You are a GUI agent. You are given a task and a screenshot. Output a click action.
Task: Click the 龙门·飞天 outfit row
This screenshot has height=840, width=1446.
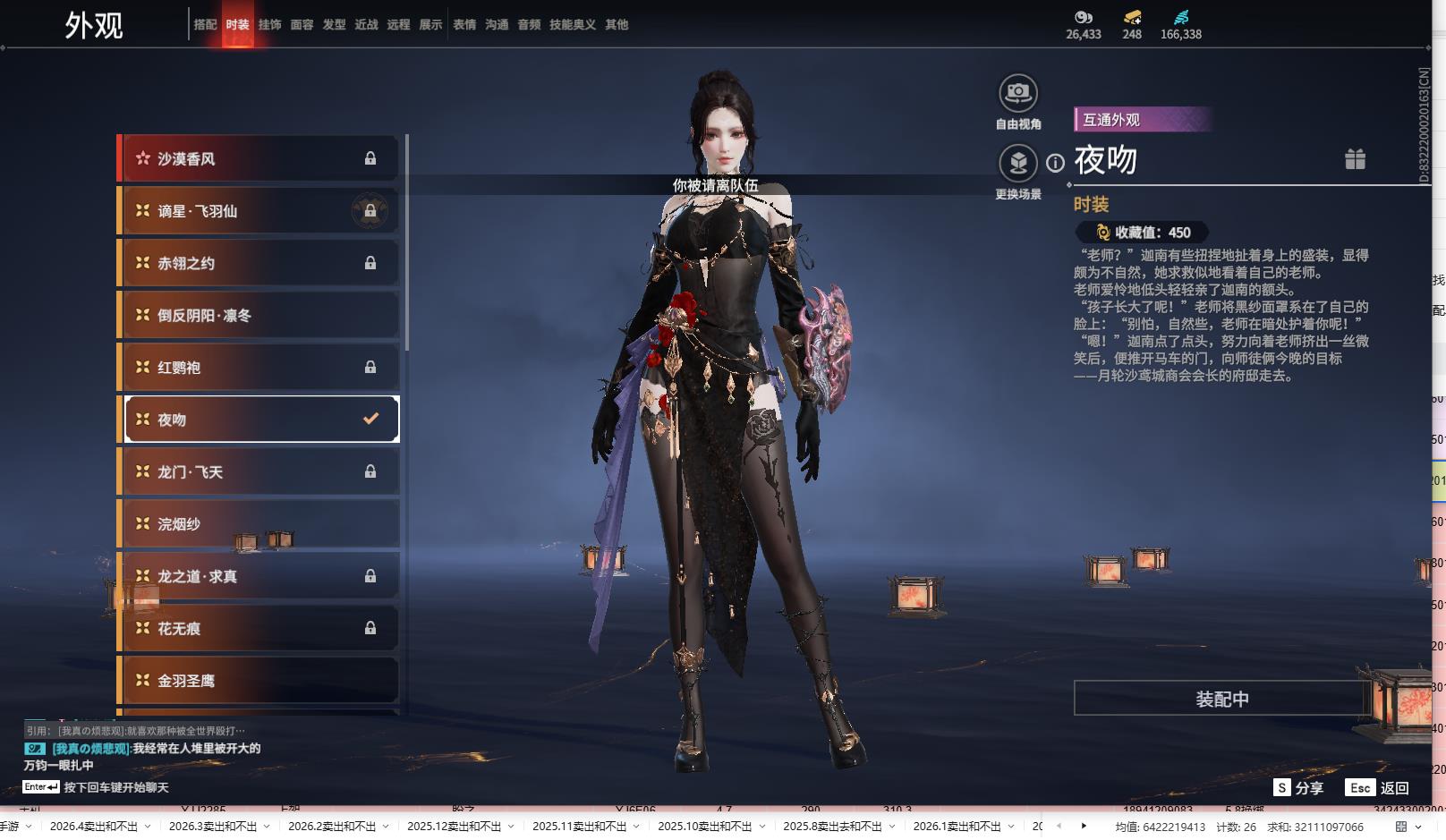[259, 471]
